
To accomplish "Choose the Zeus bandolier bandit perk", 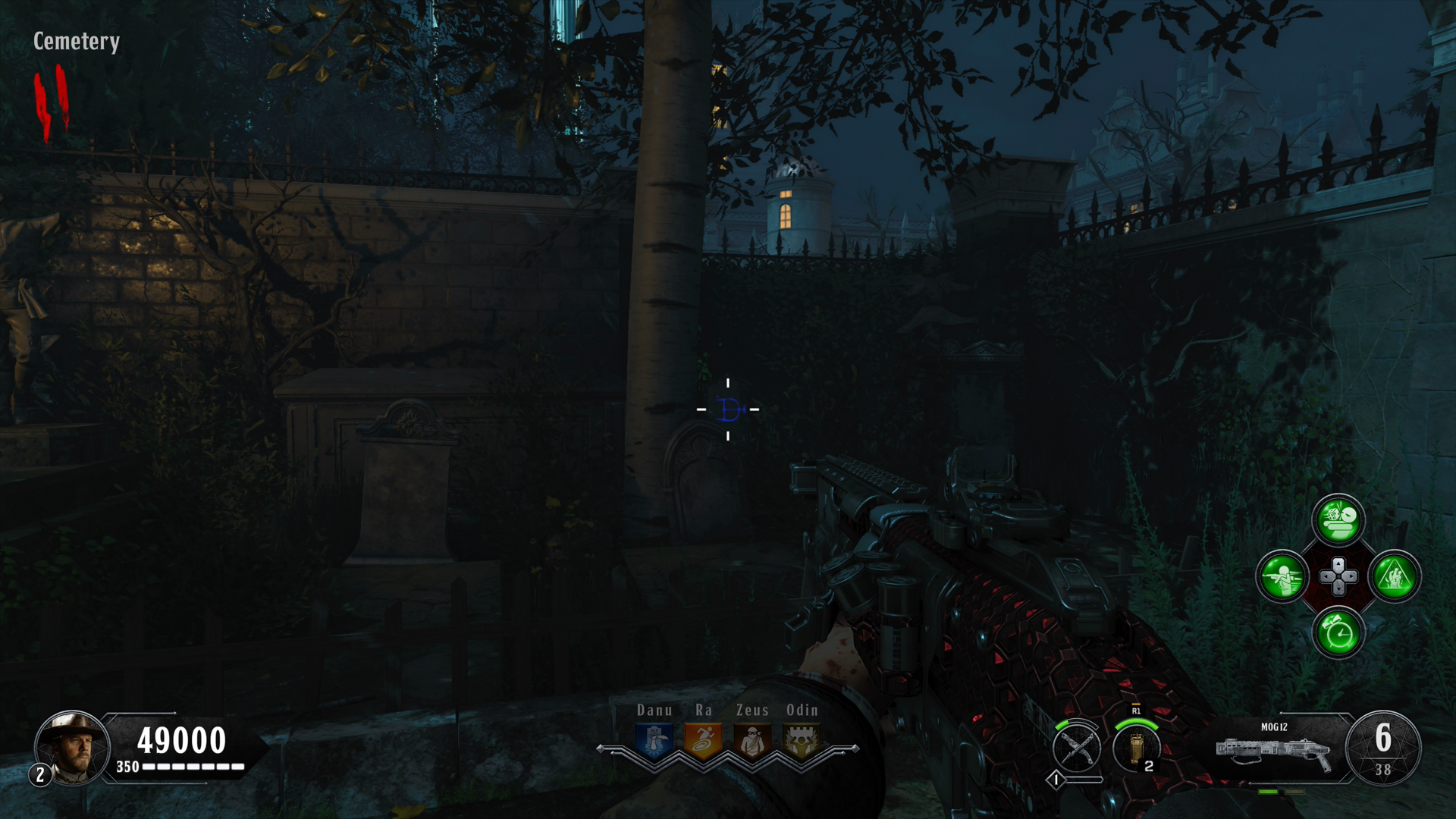I will [x=752, y=741].
